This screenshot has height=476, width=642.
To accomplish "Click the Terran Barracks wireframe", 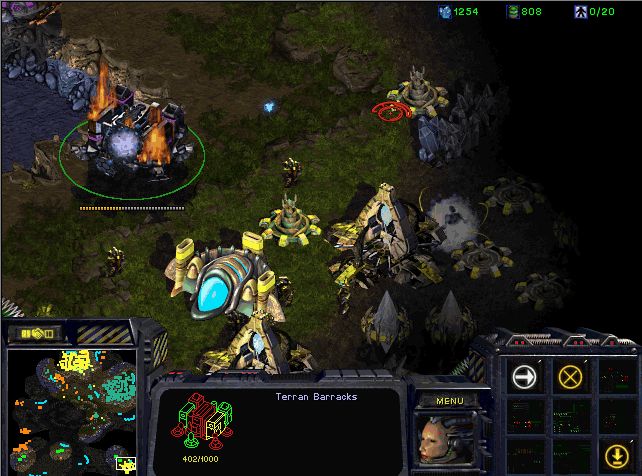I will pyautogui.click(x=203, y=419).
